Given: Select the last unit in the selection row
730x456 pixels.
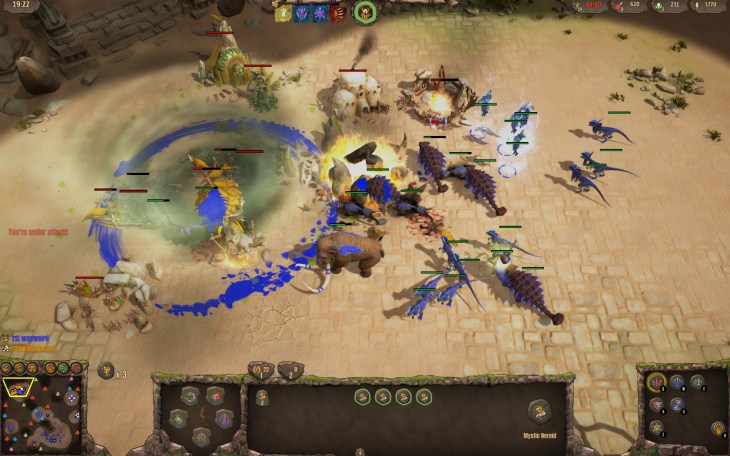Looking at the screenshot, I should (x=424, y=397).
